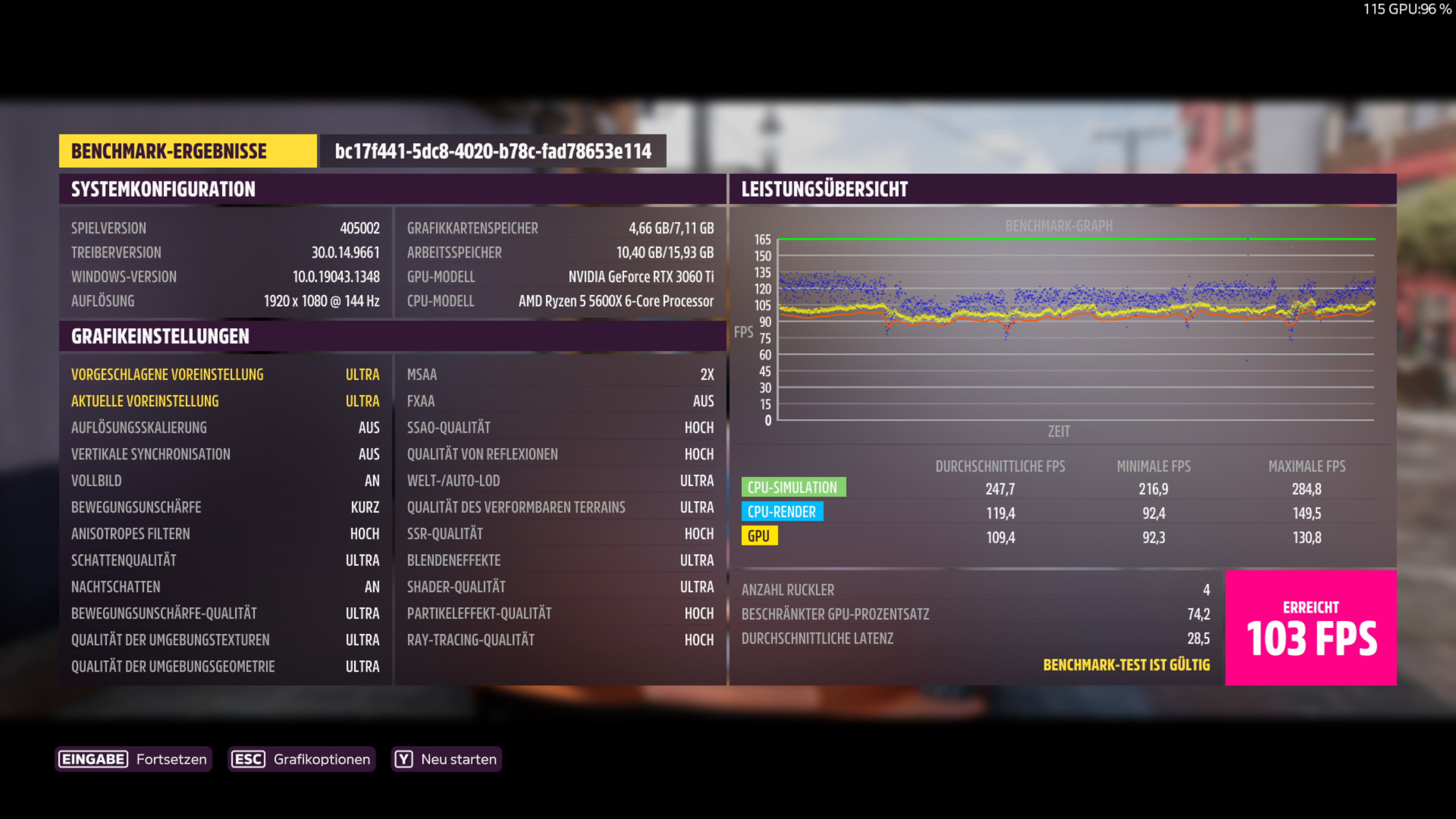Click the green CPU-SIMULATION legend badge
The width and height of the screenshot is (1456, 819).
tap(793, 487)
